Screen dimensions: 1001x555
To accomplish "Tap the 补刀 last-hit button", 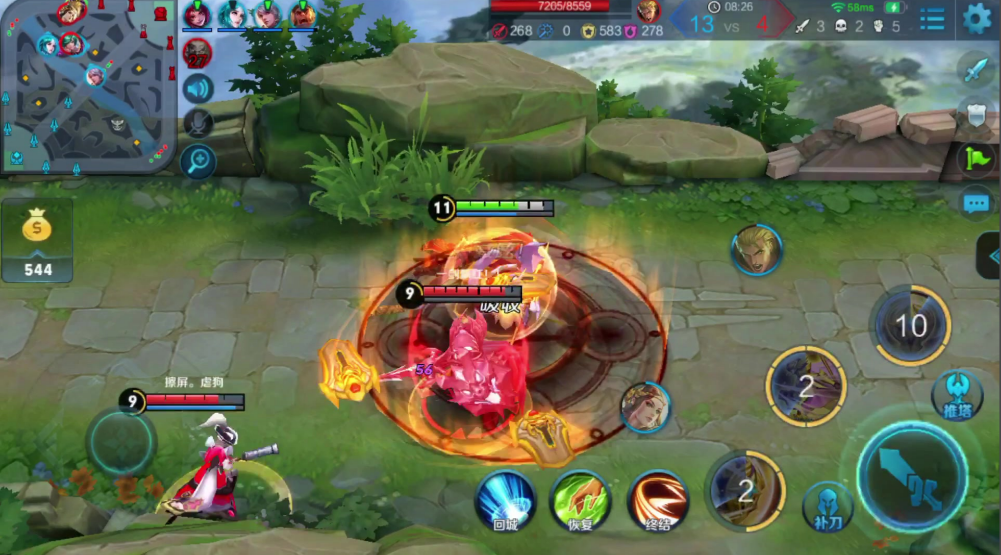I will click(x=827, y=505).
